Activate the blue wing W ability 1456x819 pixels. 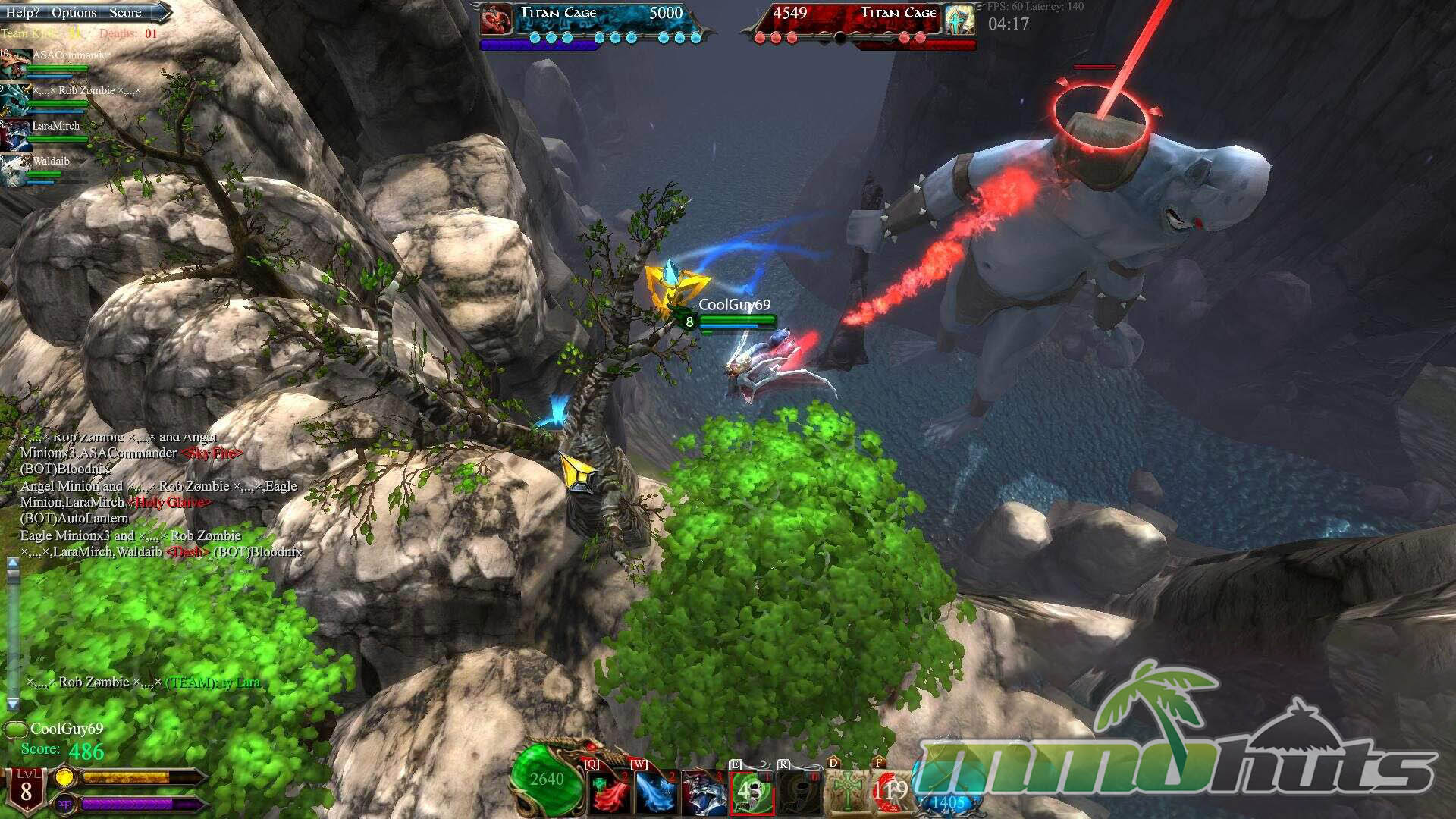click(x=656, y=792)
